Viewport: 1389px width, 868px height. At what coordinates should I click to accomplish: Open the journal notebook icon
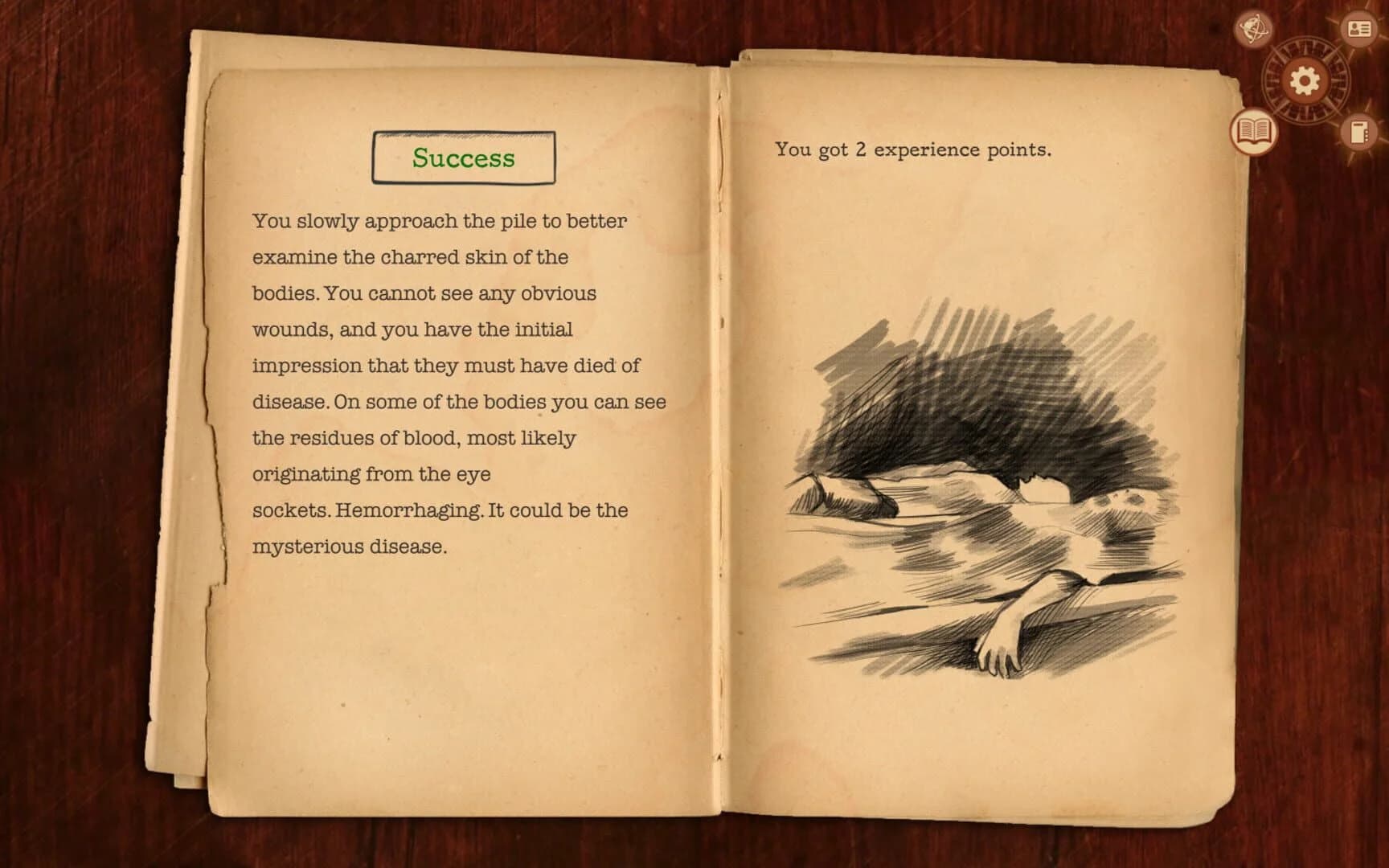tap(1358, 131)
